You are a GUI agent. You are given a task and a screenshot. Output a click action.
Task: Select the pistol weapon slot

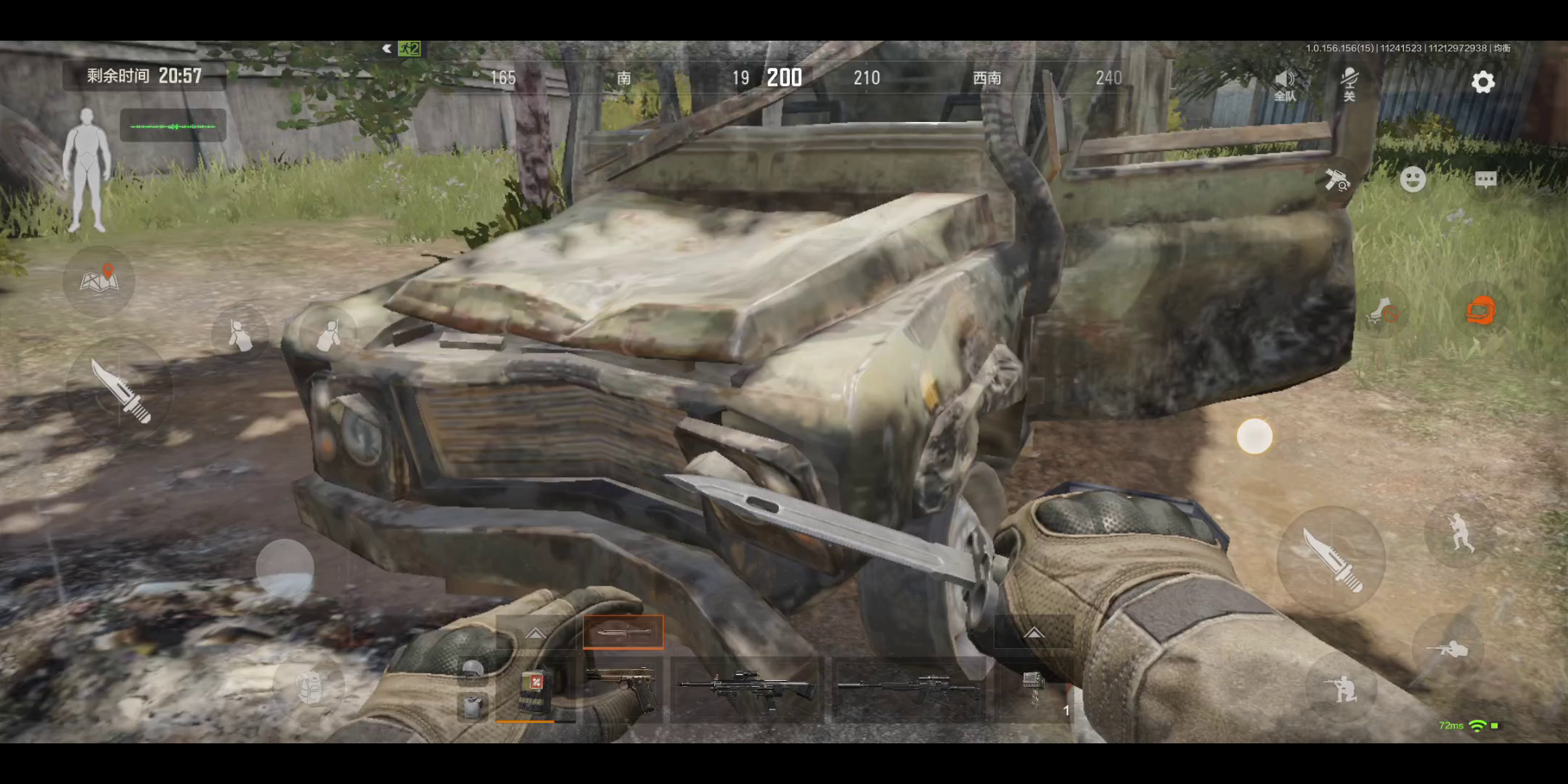pyautogui.click(x=621, y=689)
